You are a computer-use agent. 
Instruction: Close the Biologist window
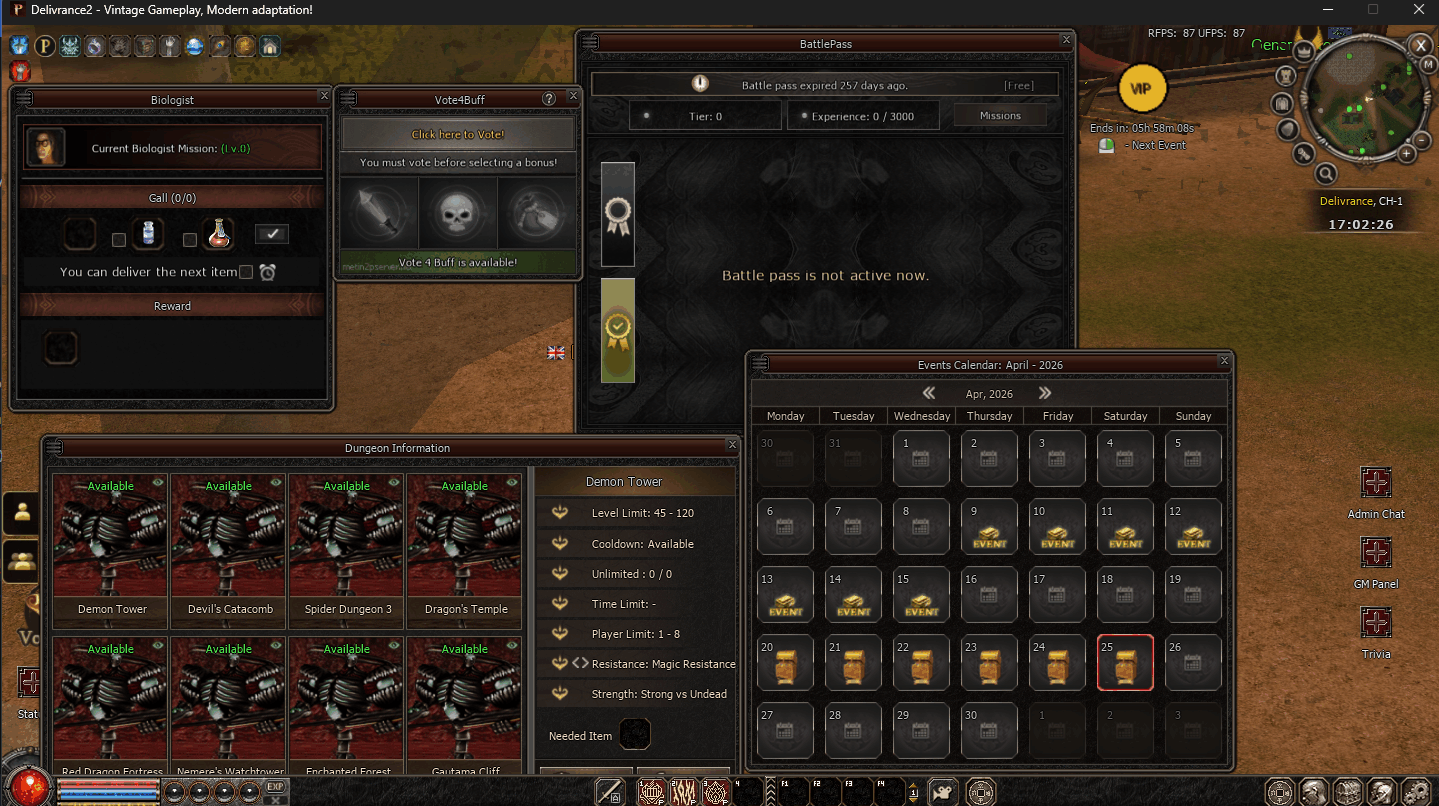(324, 96)
